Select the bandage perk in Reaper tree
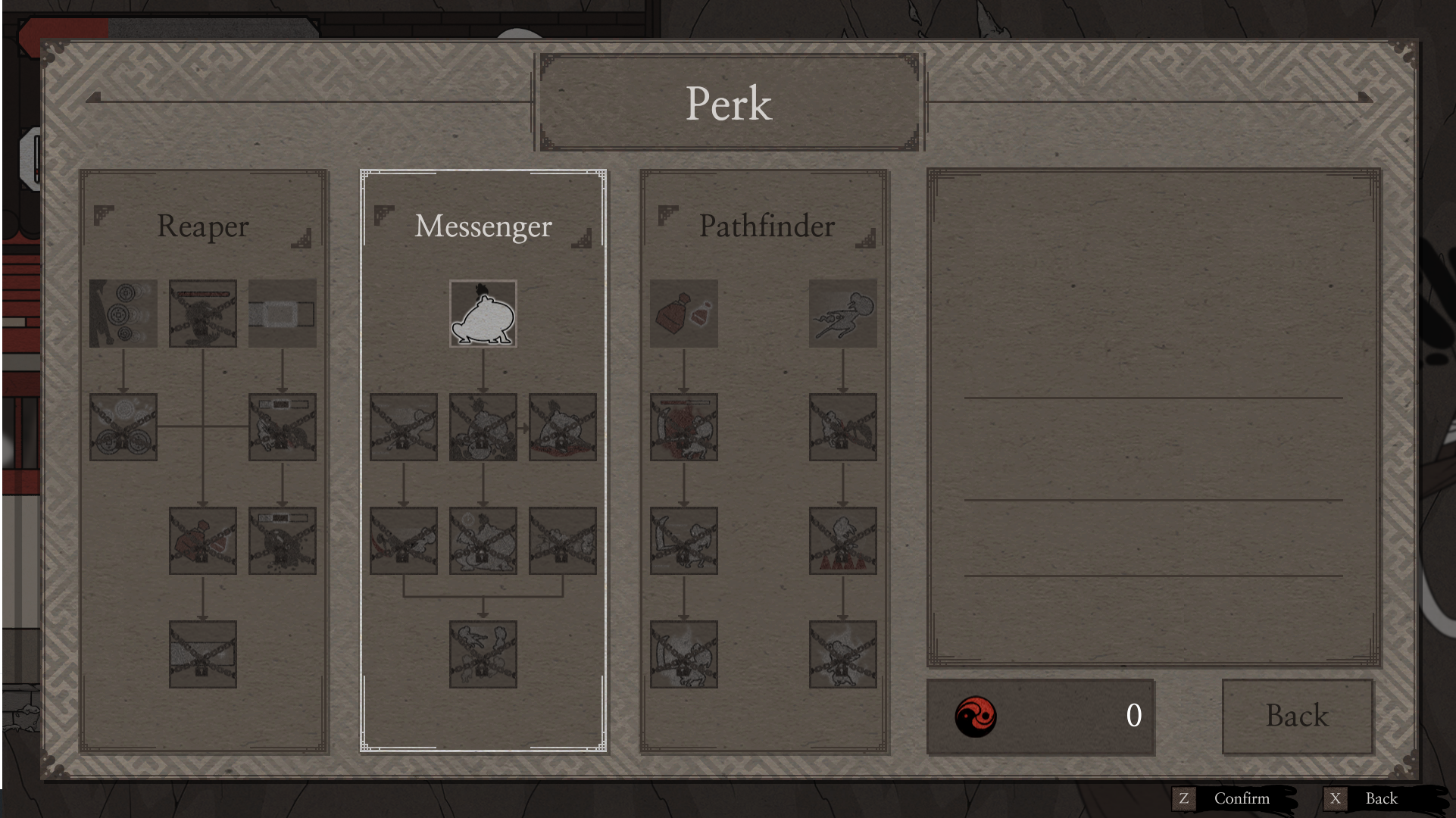Screen dimensions: 1456x818 coord(281,313)
